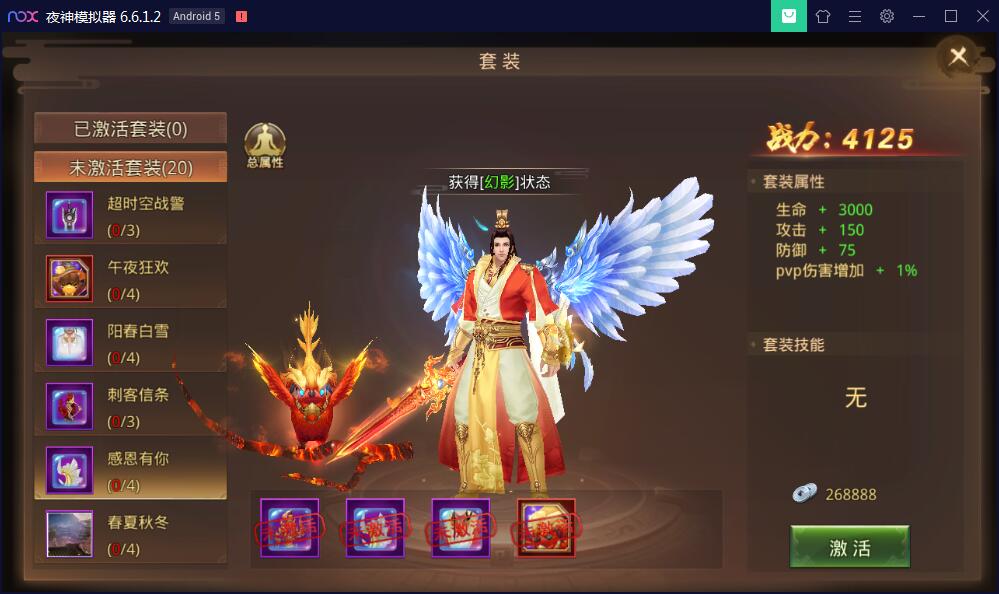Pick the 刺客信条 suit entry
Screen dimensions: 999x594
pyautogui.click(x=130, y=406)
